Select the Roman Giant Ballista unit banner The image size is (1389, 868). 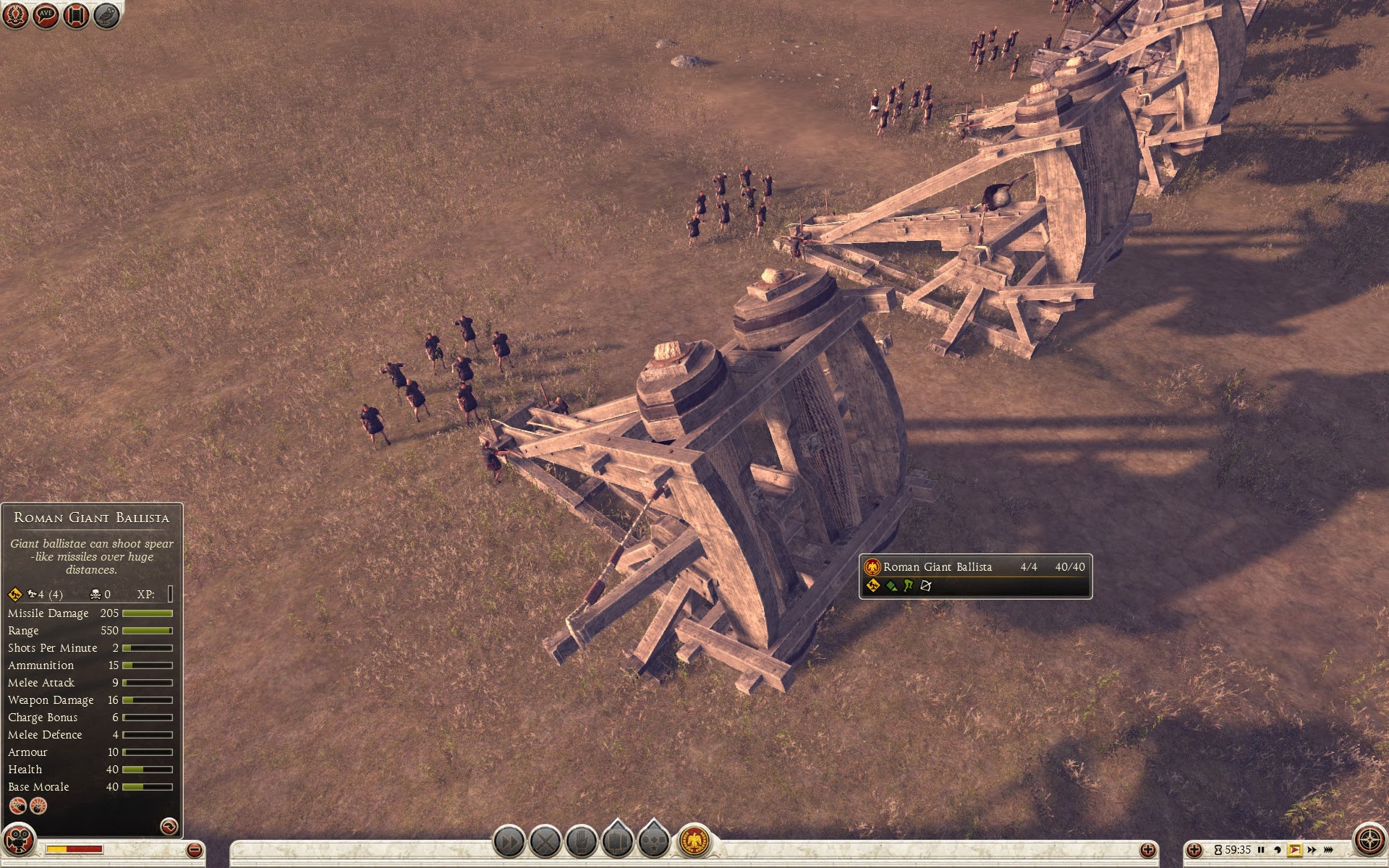(x=975, y=576)
